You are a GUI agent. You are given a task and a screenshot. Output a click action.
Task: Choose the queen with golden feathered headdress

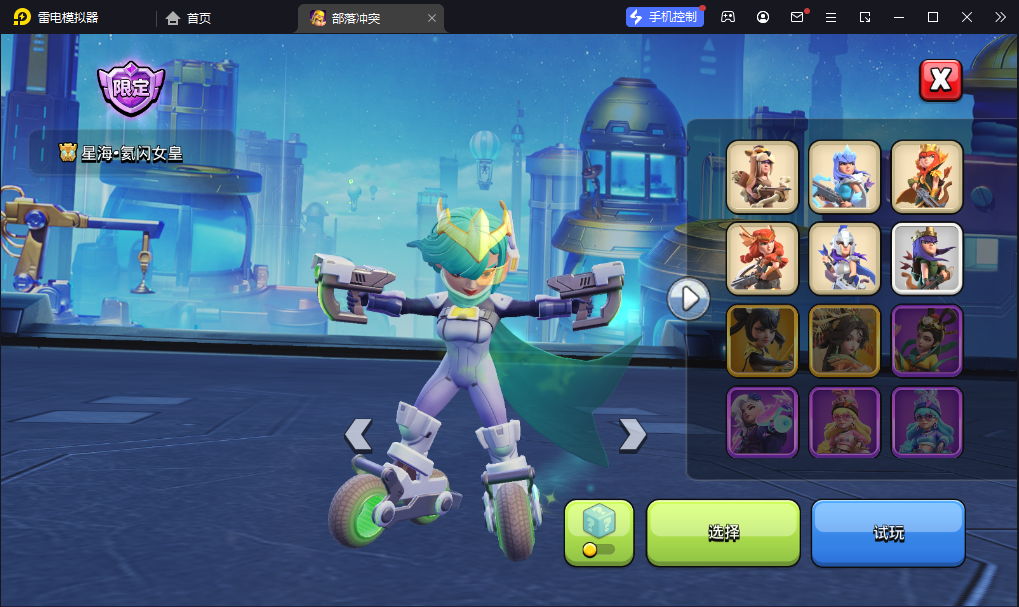coord(844,340)
